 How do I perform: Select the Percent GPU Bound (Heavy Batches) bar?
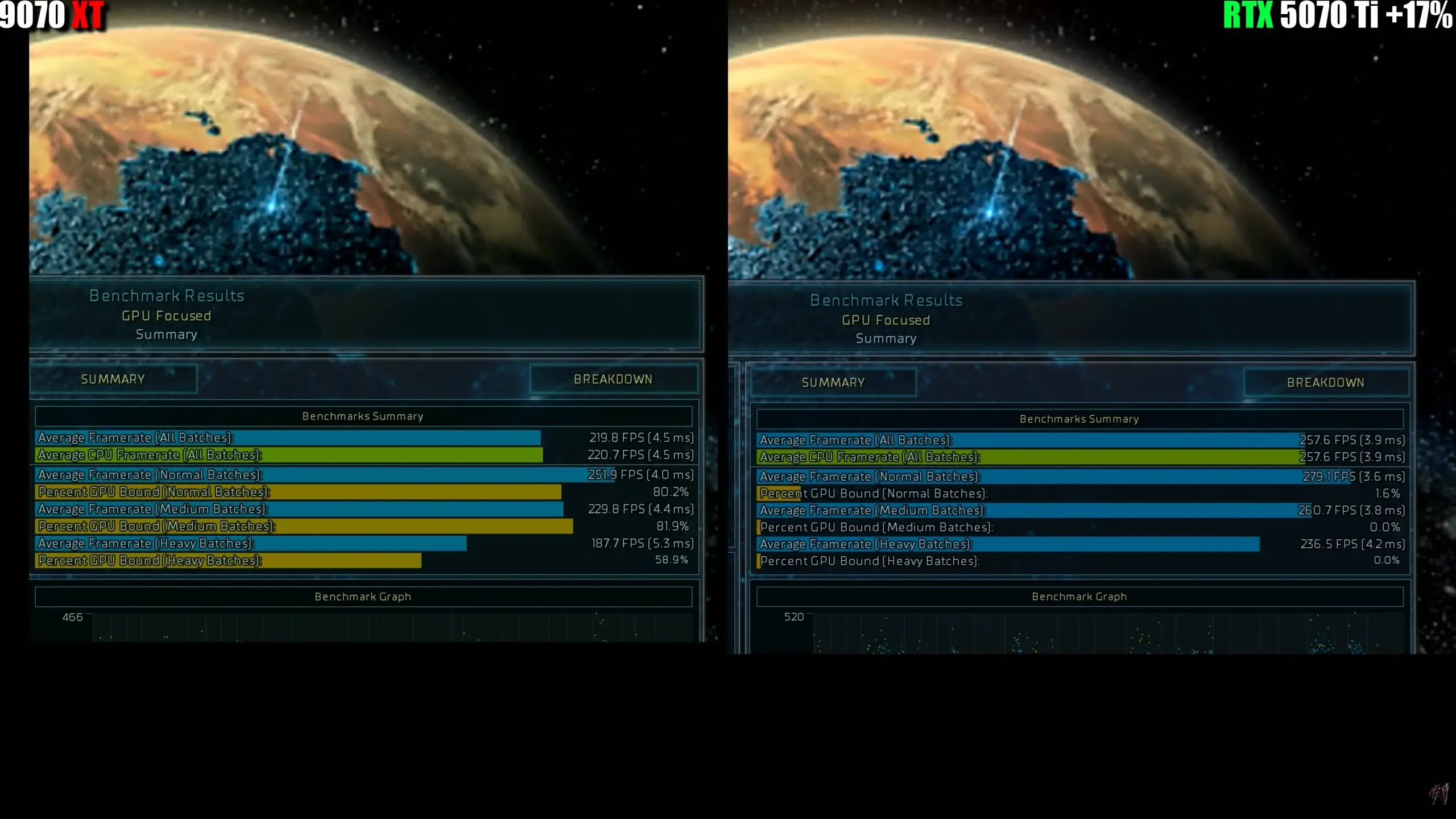227,561
